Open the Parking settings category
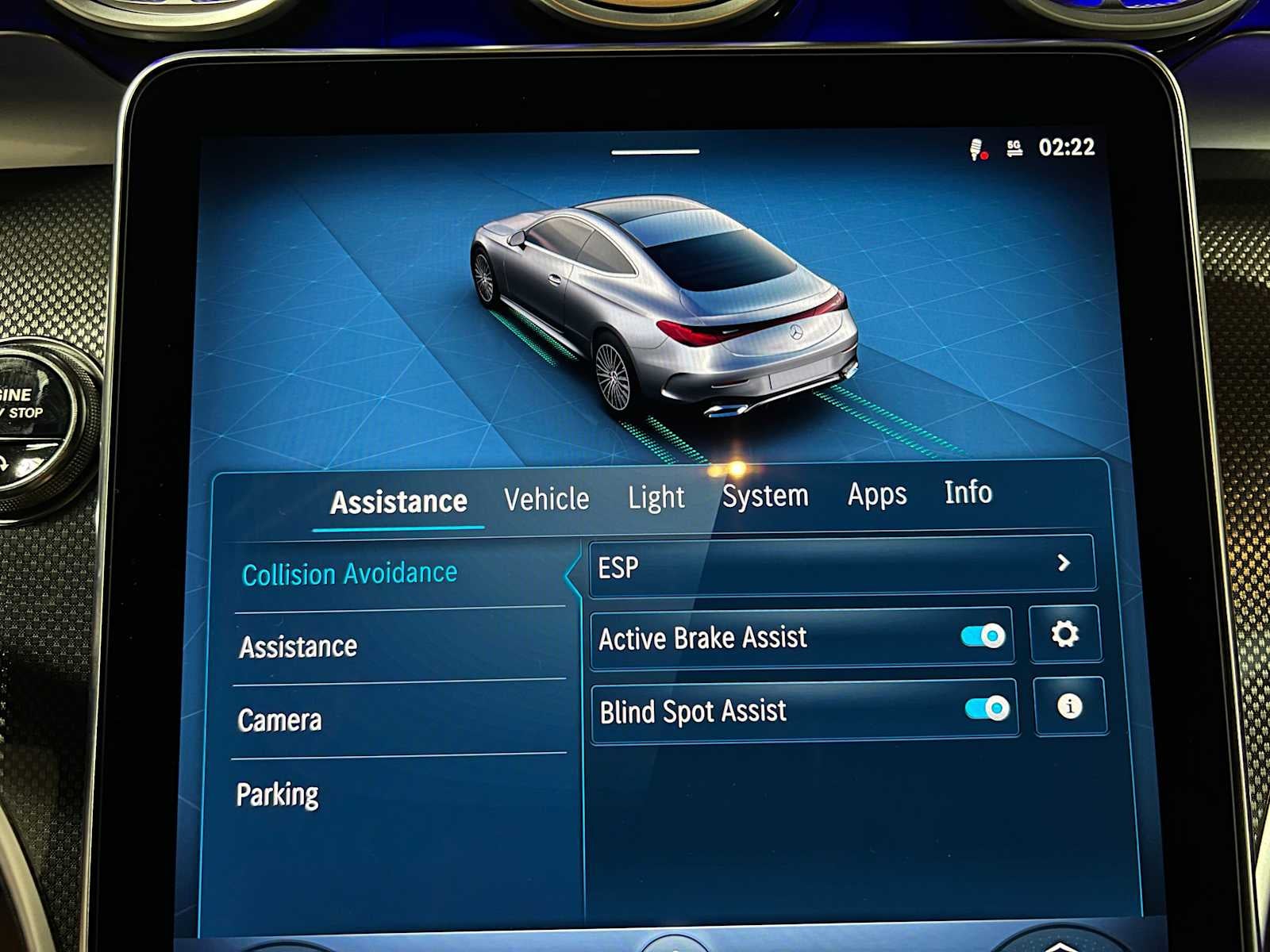This screenshot has width=1270, height=952. (279, 793)
